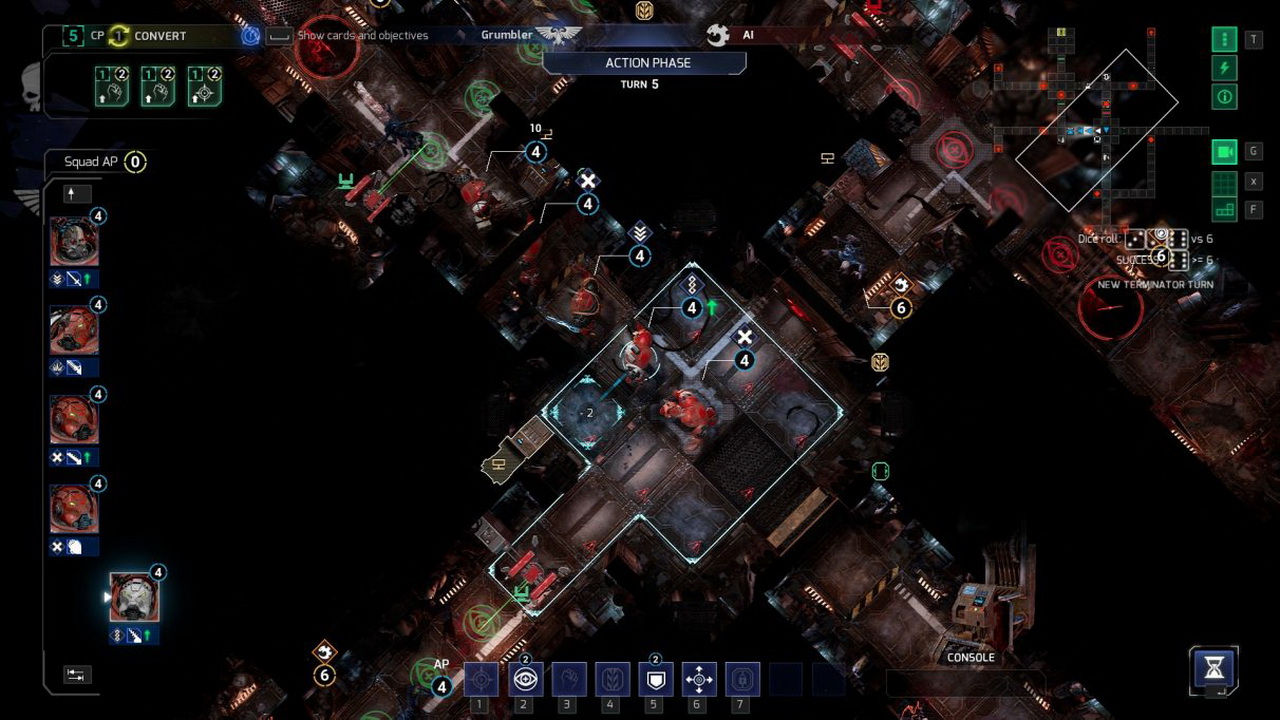
Task: Use the fist melee action in slot 3
Action: 569,680
